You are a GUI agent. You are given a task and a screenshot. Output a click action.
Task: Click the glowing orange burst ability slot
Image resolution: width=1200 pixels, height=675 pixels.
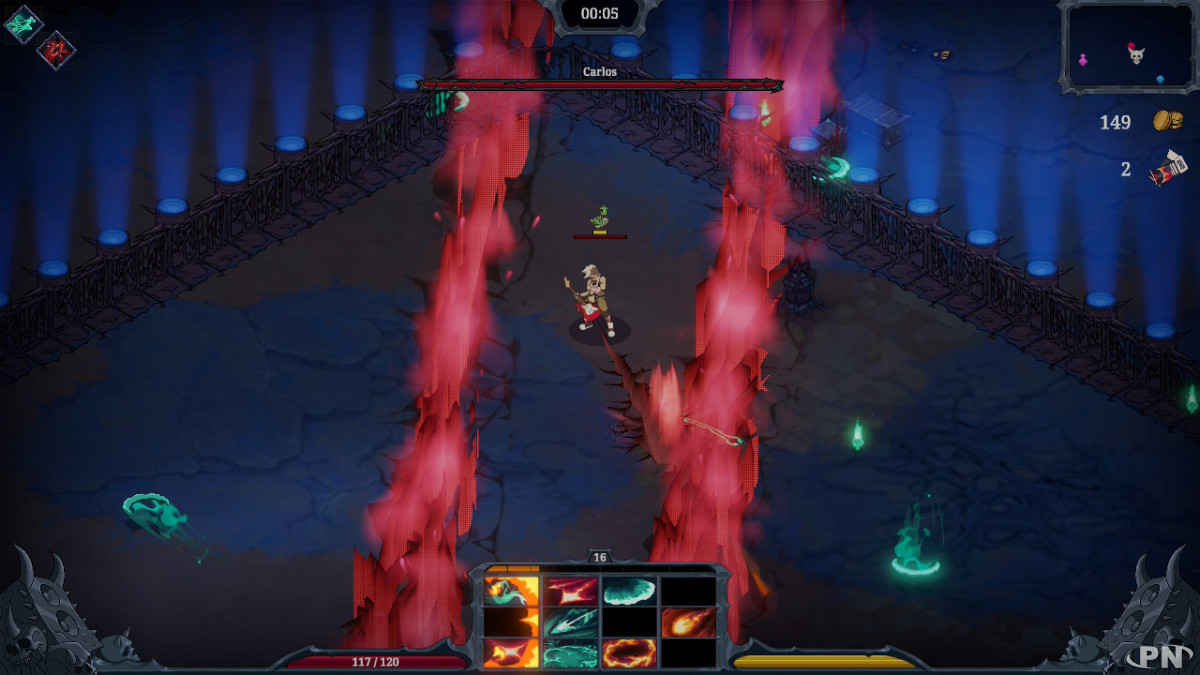click(x=511, y=654)
